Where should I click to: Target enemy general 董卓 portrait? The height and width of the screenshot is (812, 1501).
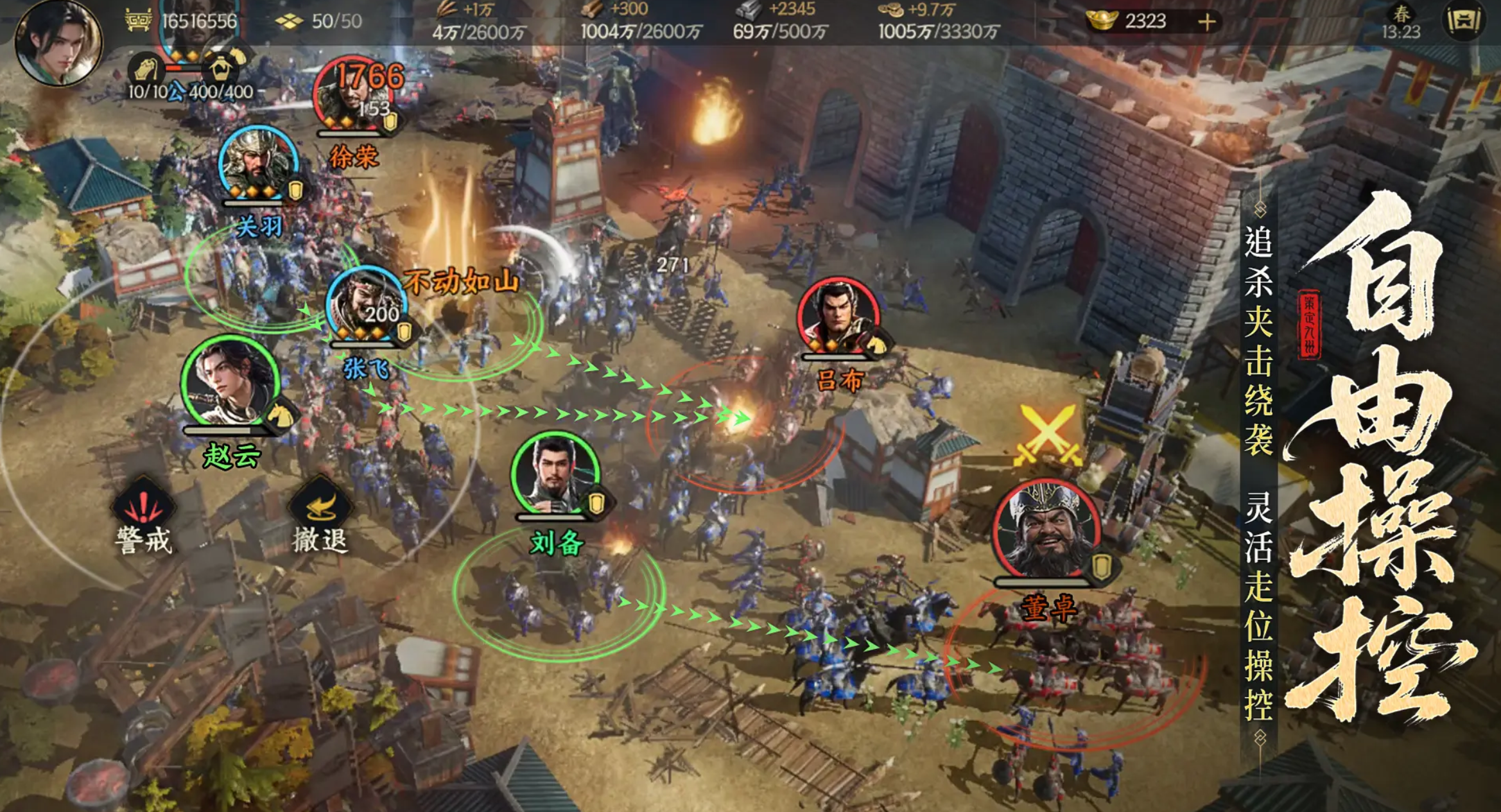pyautogui.click(x=1046, y=530)
